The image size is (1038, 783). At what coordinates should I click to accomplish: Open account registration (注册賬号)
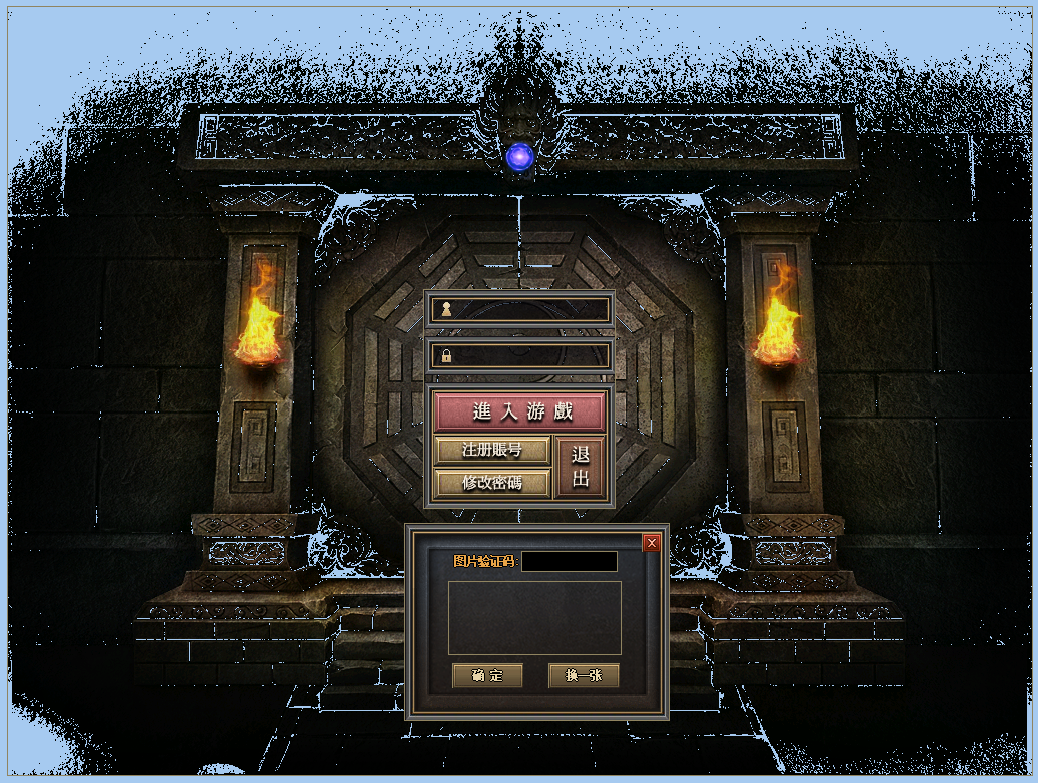(492, 450)
